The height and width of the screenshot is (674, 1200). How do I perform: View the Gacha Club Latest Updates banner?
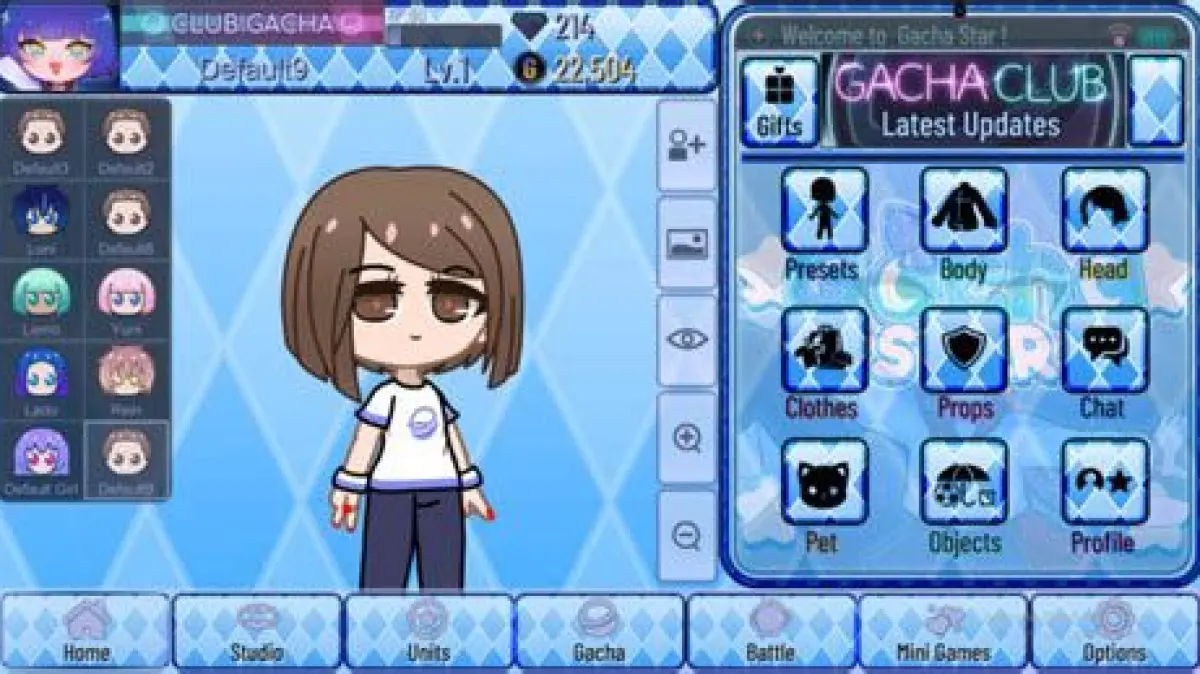click(x=970, y=100)
